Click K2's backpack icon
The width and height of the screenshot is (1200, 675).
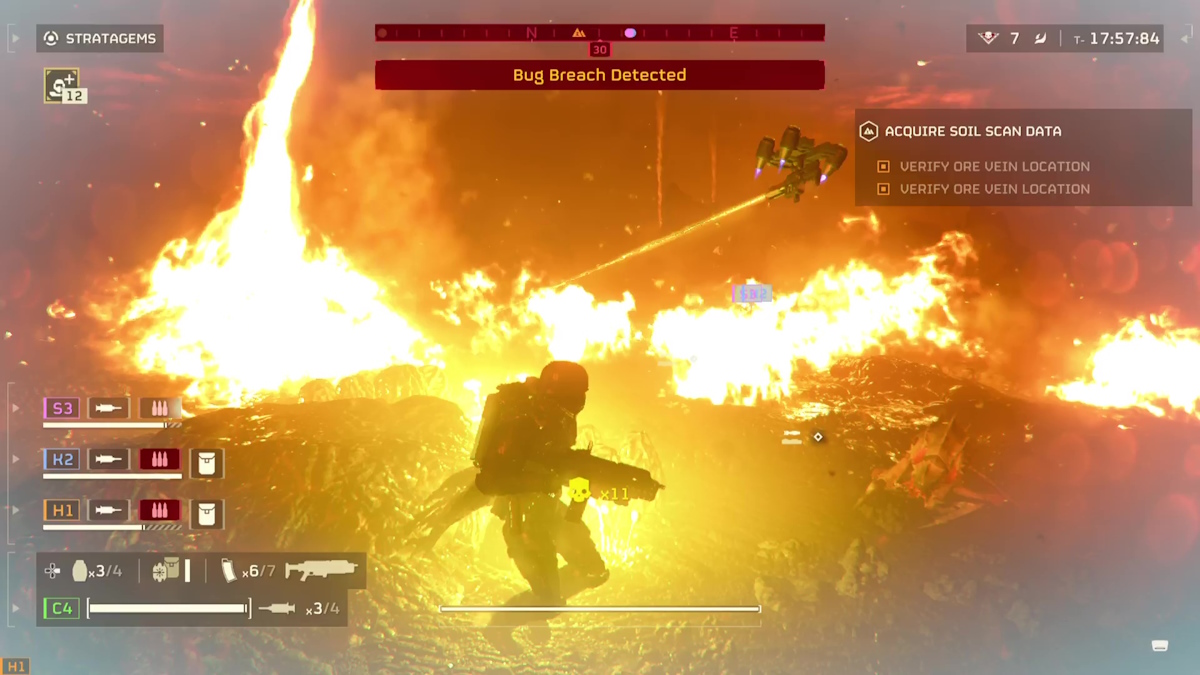(x=207, y=463)
